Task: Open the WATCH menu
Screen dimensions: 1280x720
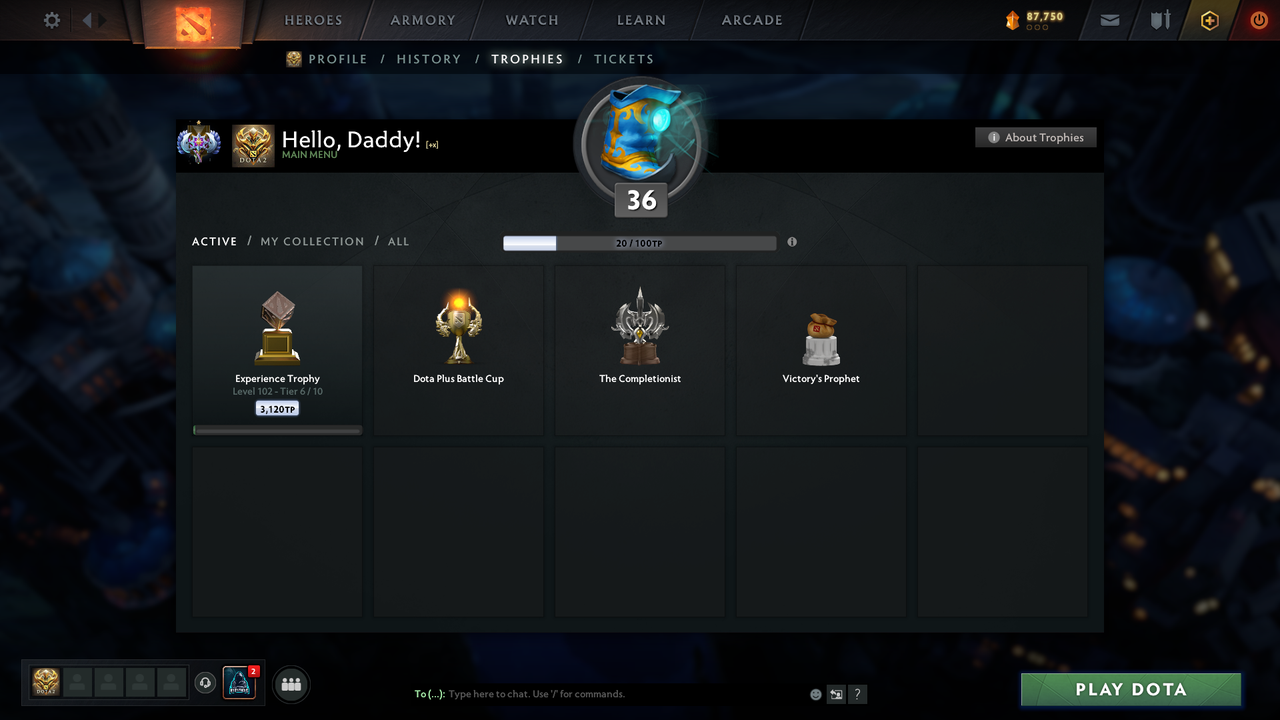Action: [531, 20]
